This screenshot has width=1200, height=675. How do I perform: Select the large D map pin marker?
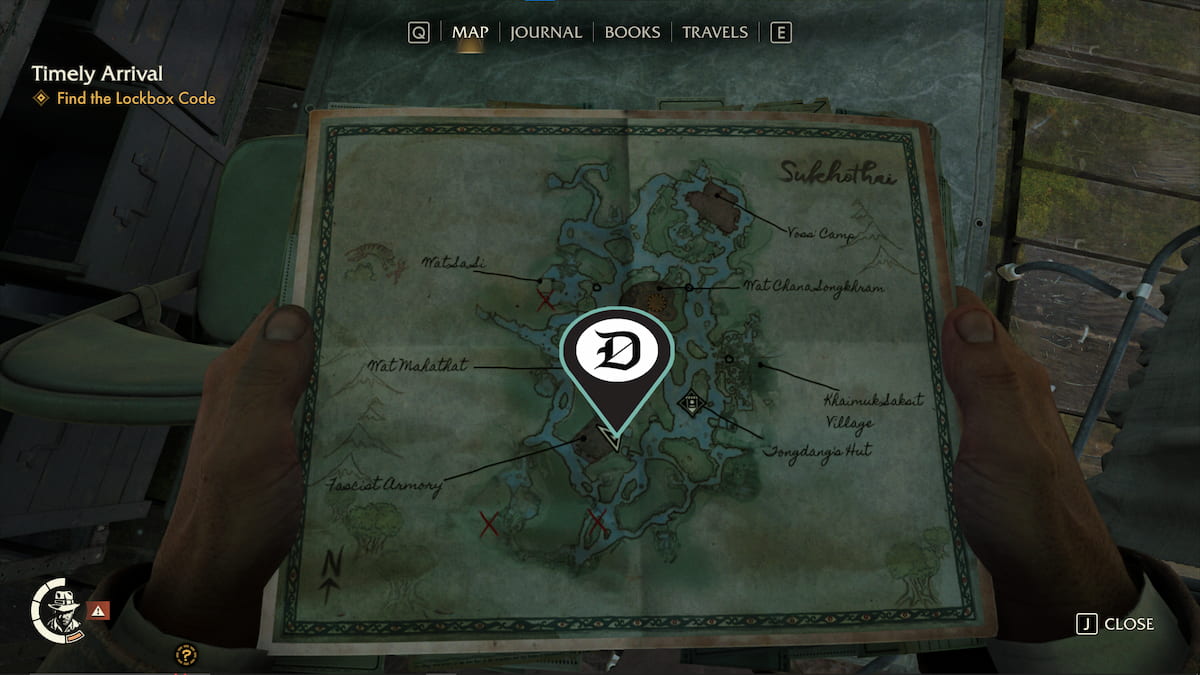pos(616,355)
